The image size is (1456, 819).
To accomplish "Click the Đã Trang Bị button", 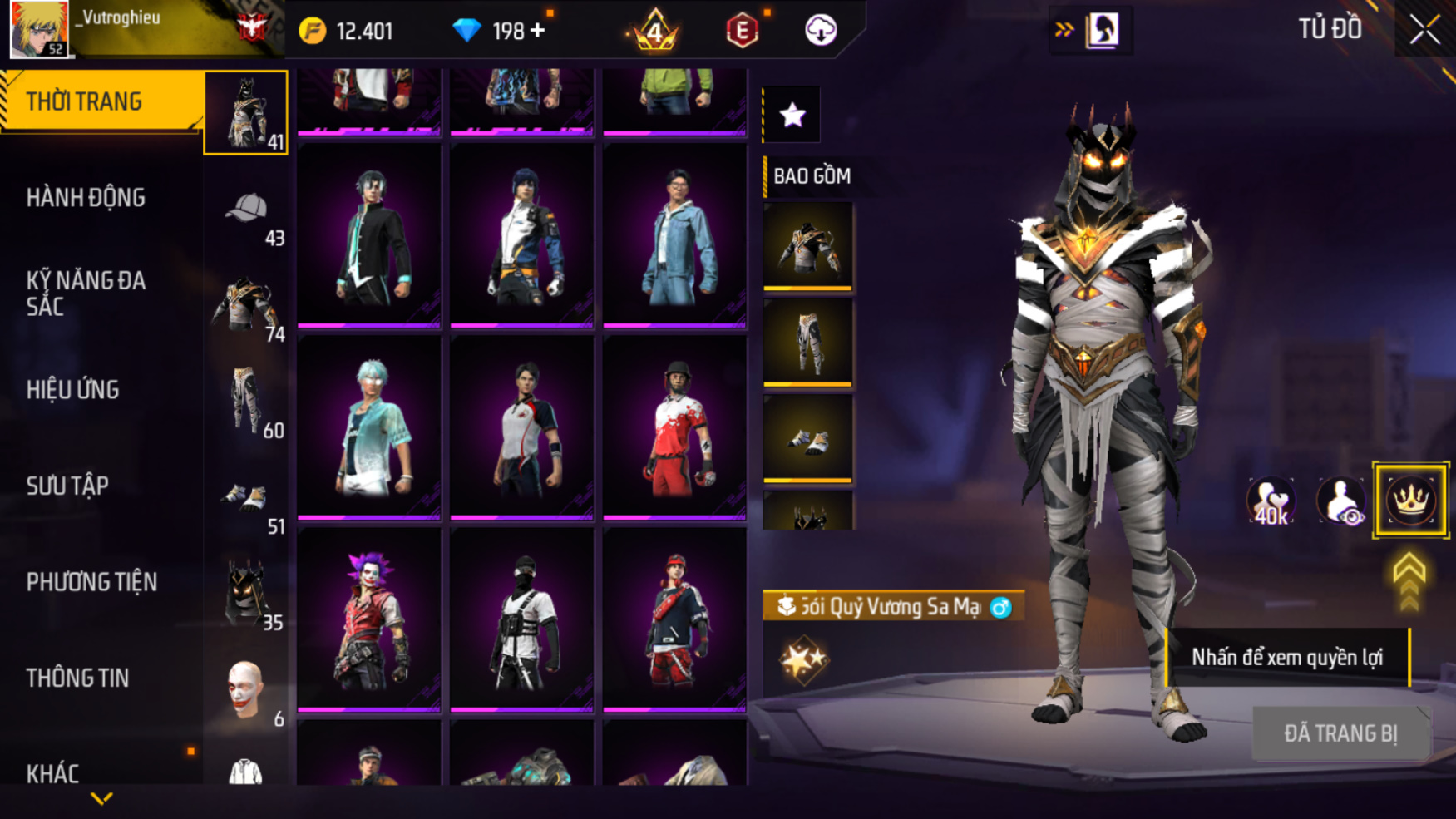I will tap(1340, 733).
